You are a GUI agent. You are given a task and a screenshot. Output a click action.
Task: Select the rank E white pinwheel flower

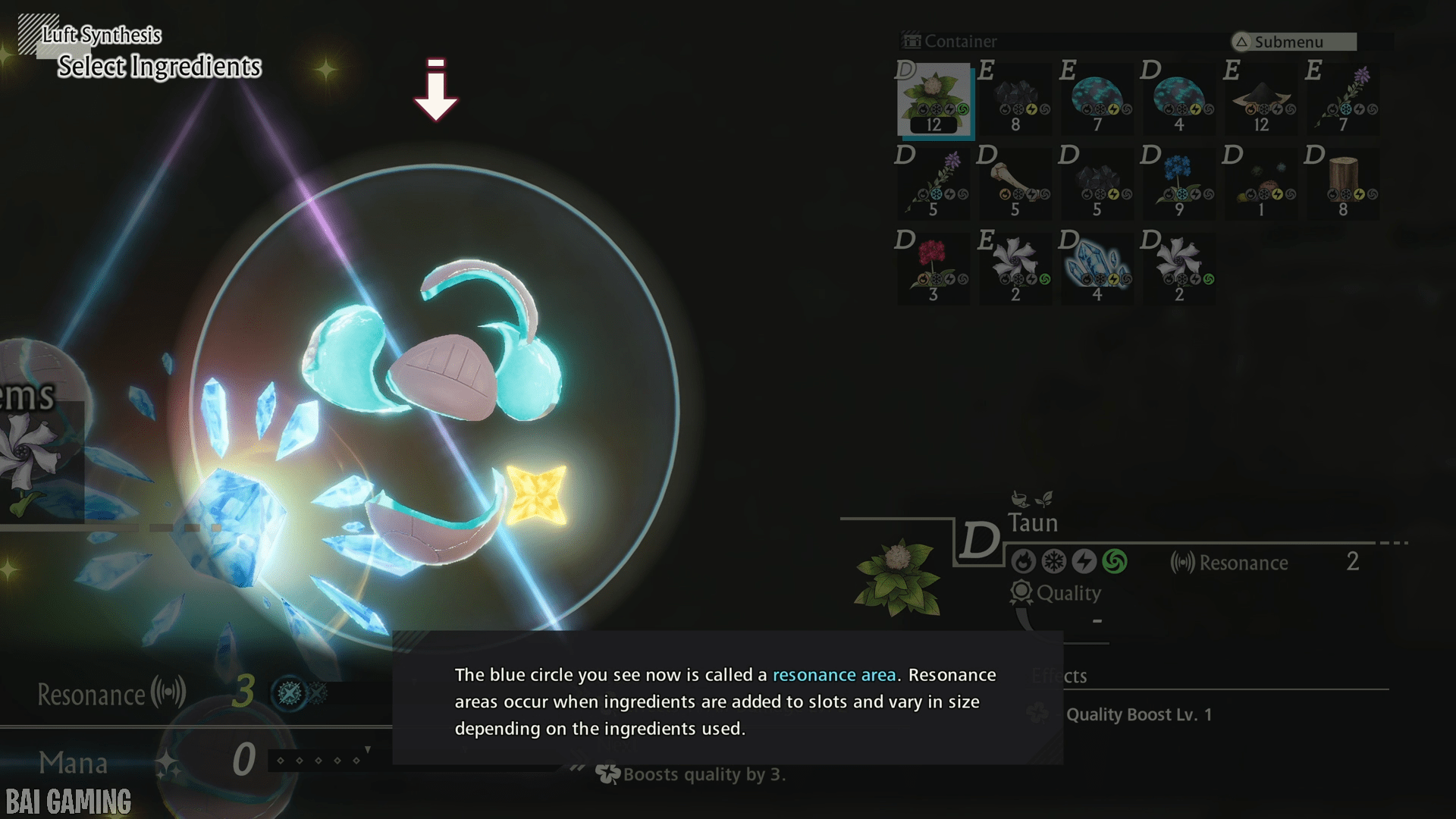(1016, 269)
